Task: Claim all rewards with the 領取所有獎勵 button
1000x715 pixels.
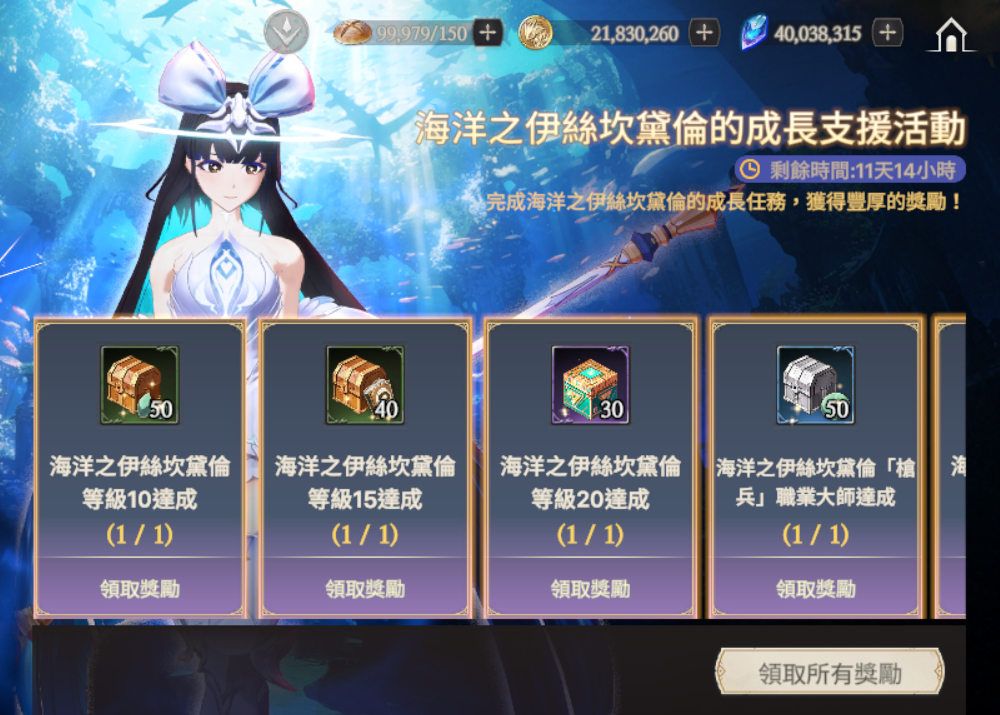Action: 829,673
